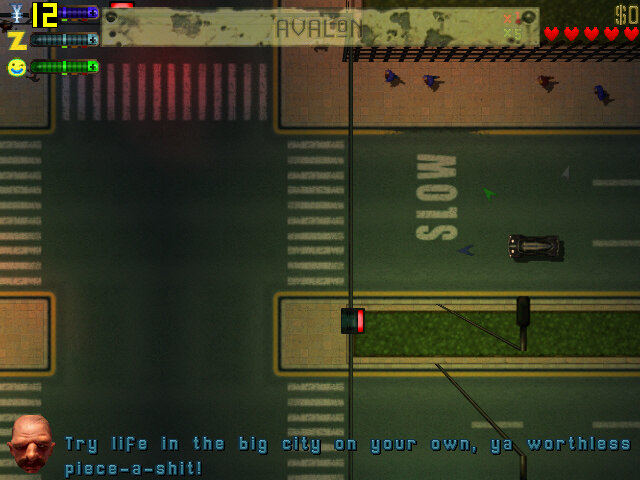Select the Loonies smiley face gang icon
Image resolution: width=640 pixels, height=480 pixels.
coord(16,67)
